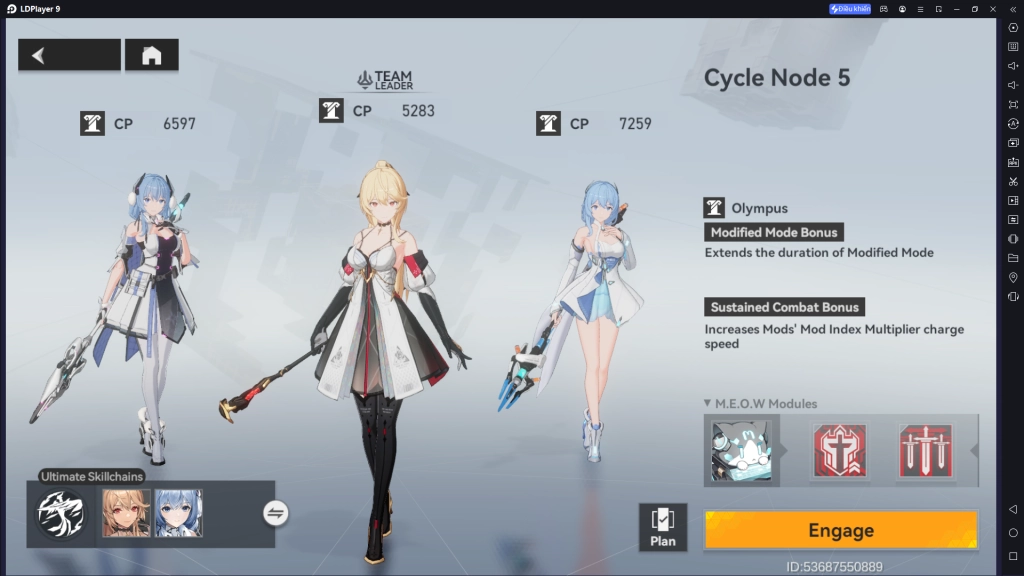Image resolution: width=1024 pixels, height=576 pixels.
Task: Swap the Ultimate Skillchains order
Action: click(x=276, y=513)
